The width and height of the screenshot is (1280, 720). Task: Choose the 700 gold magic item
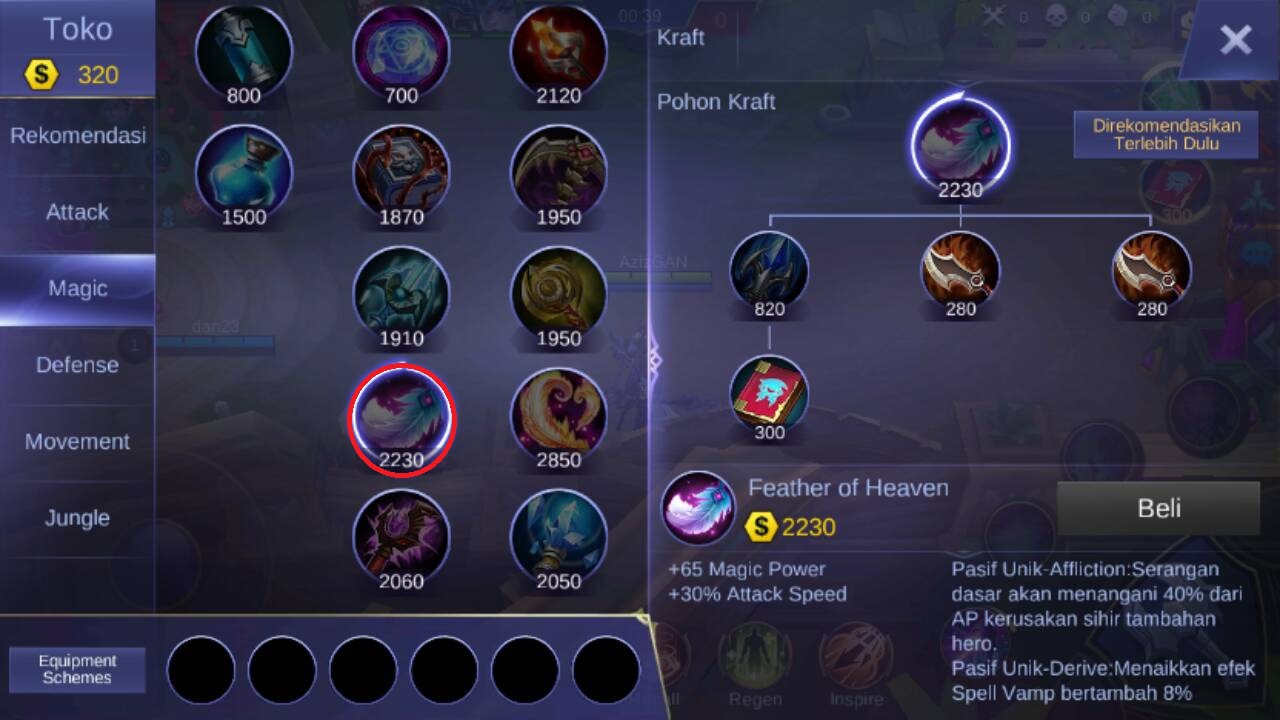[x=401, y=50]
